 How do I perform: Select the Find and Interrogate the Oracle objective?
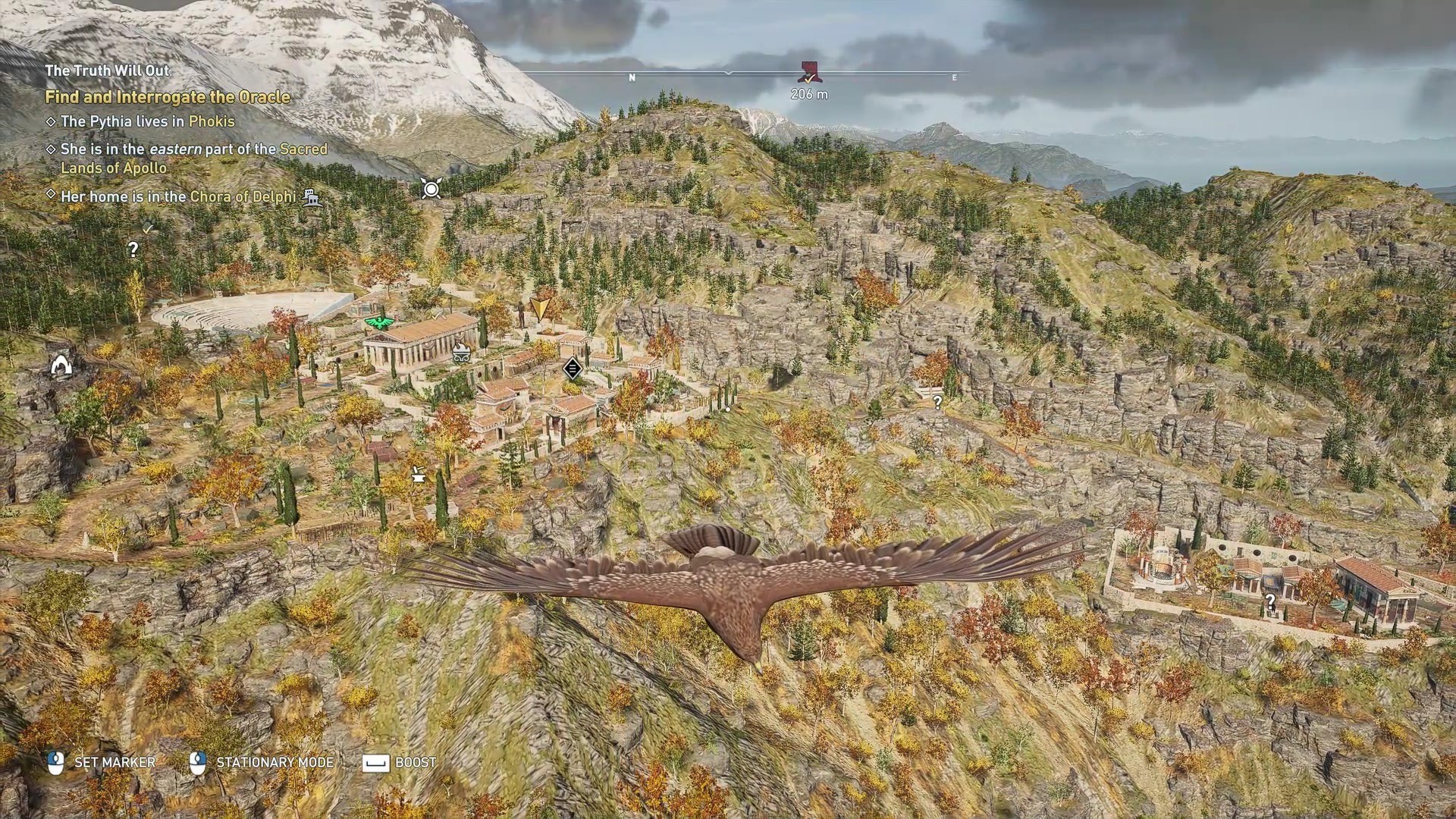168,97
